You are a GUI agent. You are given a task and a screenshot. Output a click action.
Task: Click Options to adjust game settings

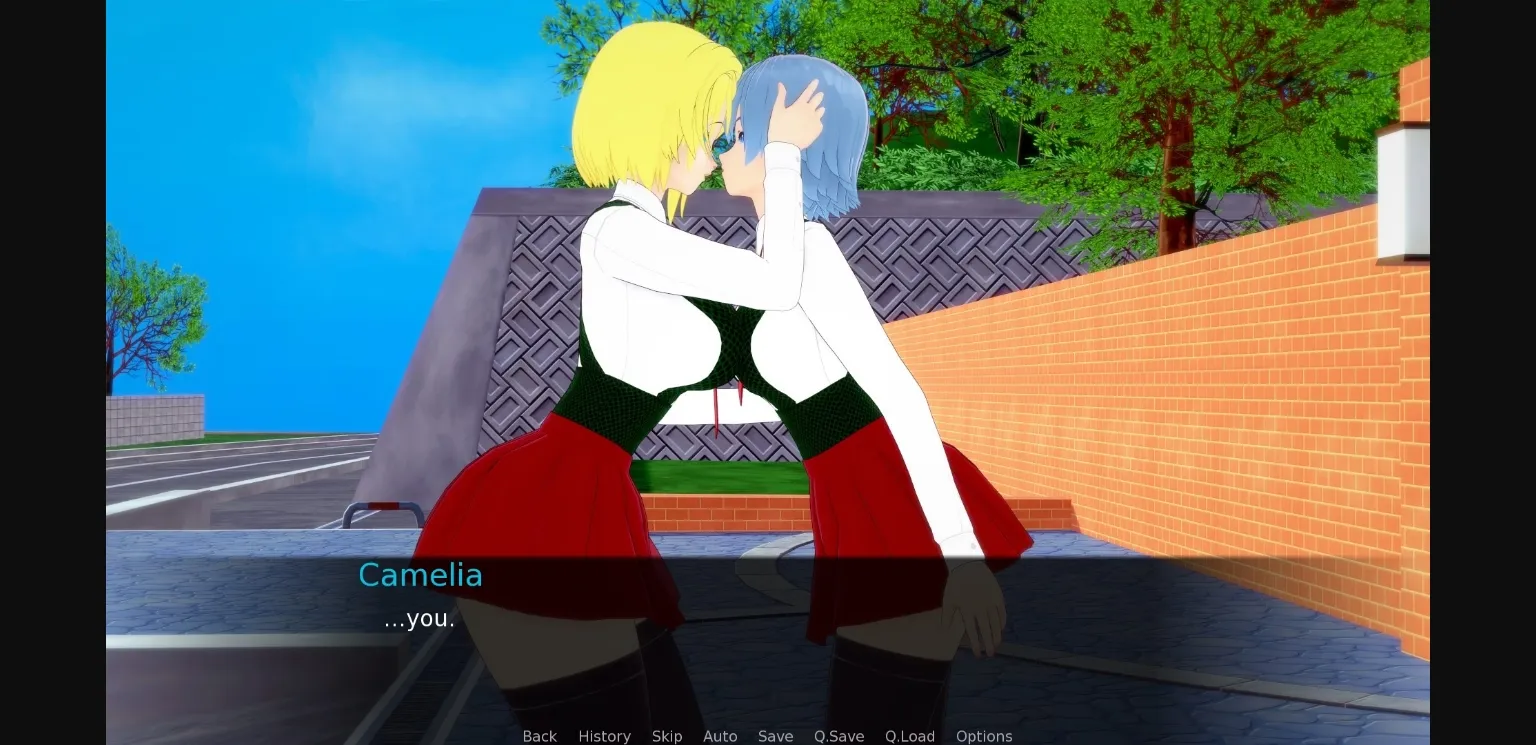983,736
